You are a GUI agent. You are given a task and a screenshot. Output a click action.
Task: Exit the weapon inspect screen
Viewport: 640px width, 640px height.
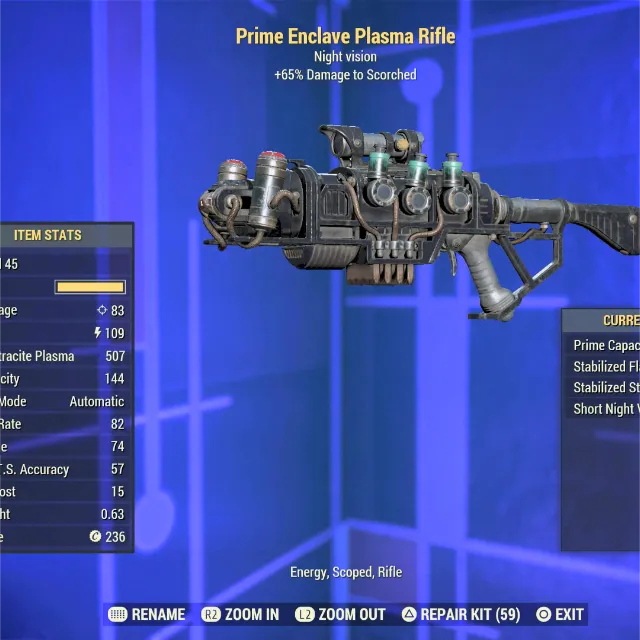coord(560,614)
